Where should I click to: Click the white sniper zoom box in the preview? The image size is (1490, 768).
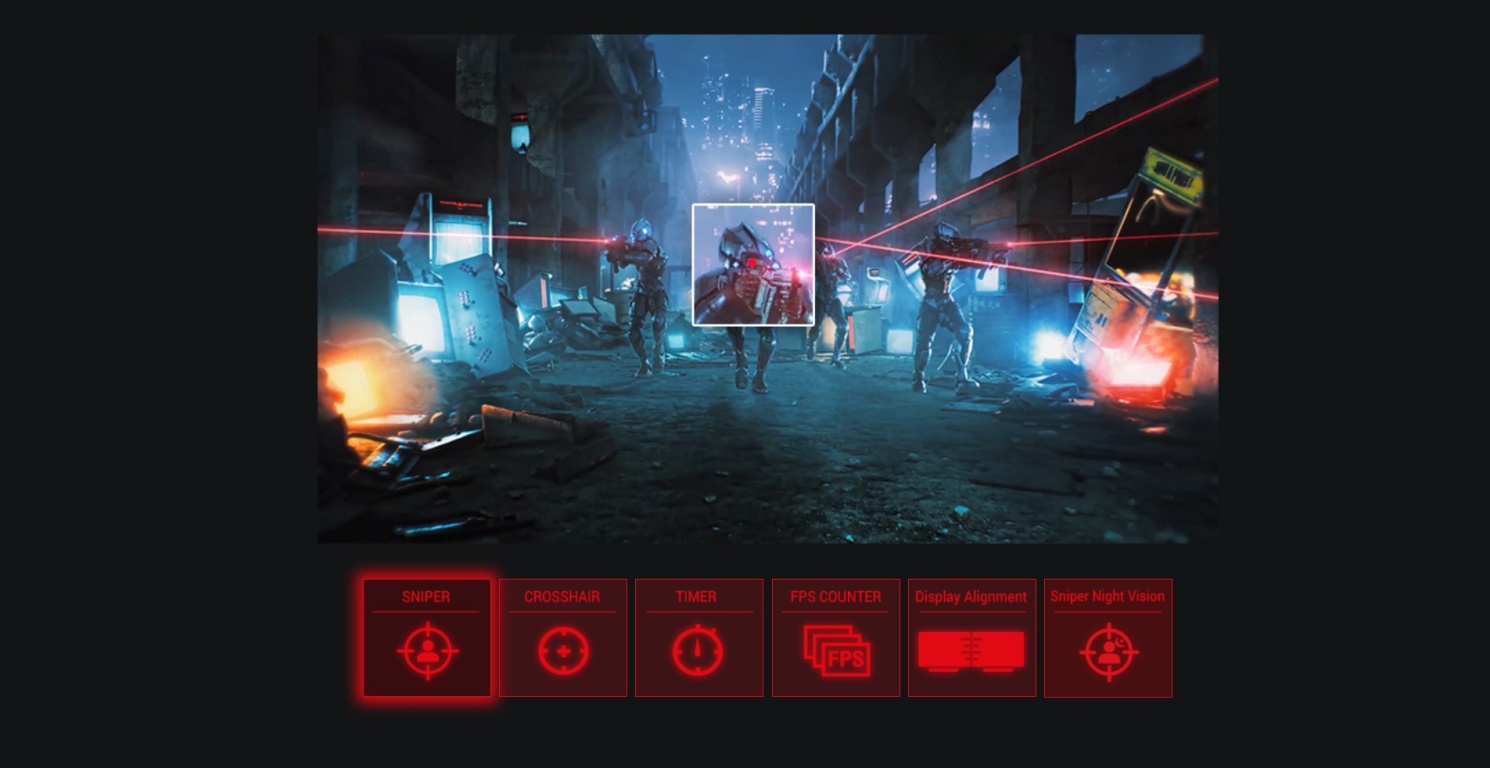tap(753, 264)
